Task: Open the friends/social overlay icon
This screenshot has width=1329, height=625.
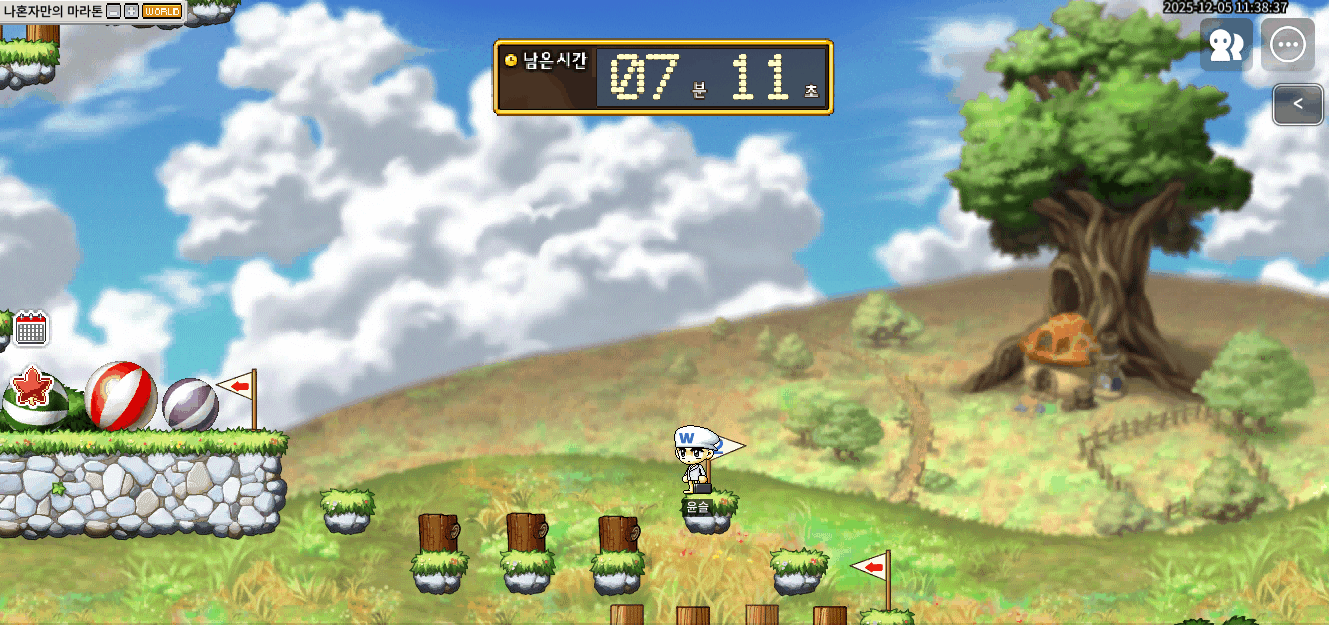Action: pyautogui.click(x=1226, y=46)
